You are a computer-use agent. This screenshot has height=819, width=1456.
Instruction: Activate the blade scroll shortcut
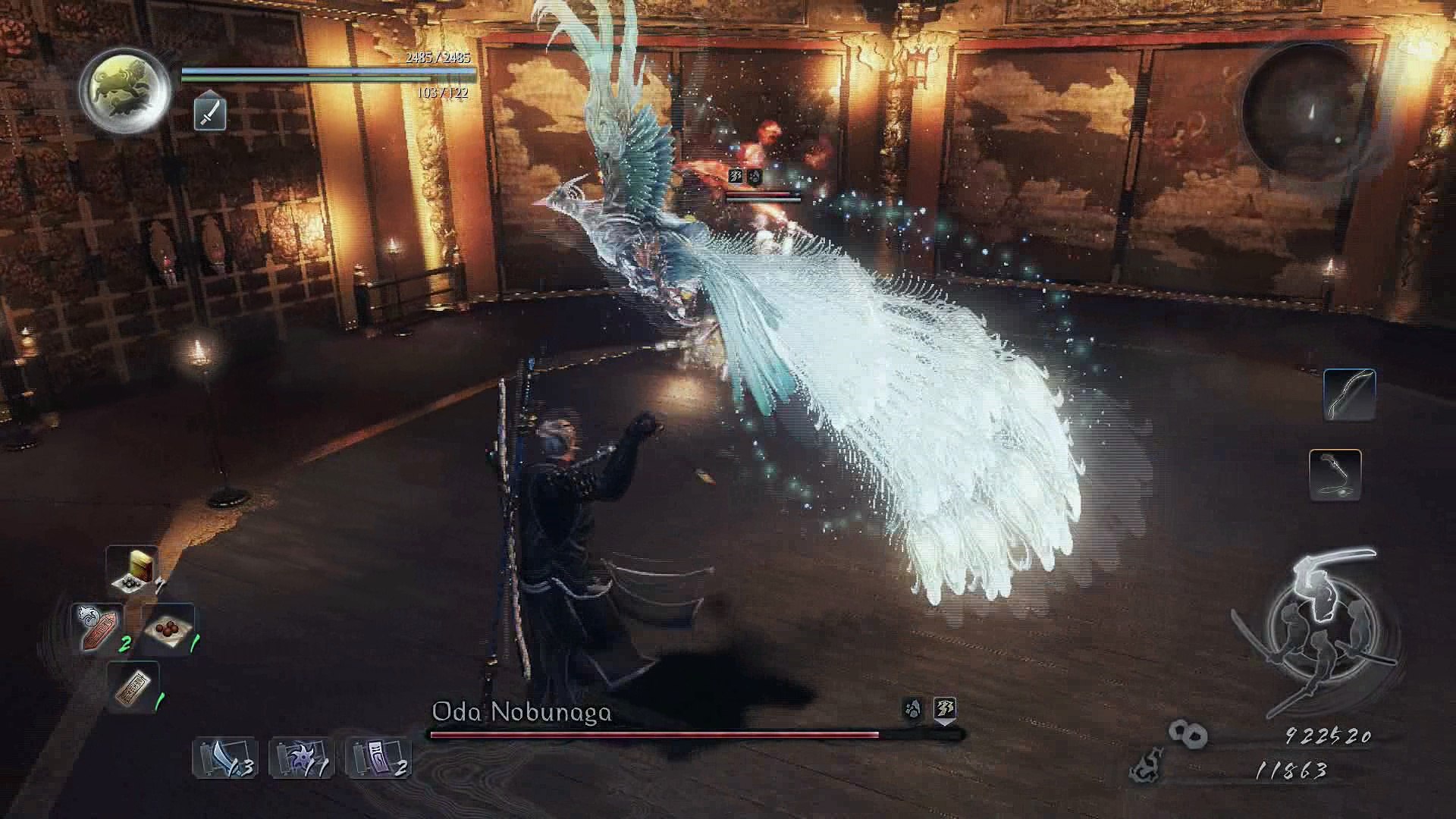point(224,757)
